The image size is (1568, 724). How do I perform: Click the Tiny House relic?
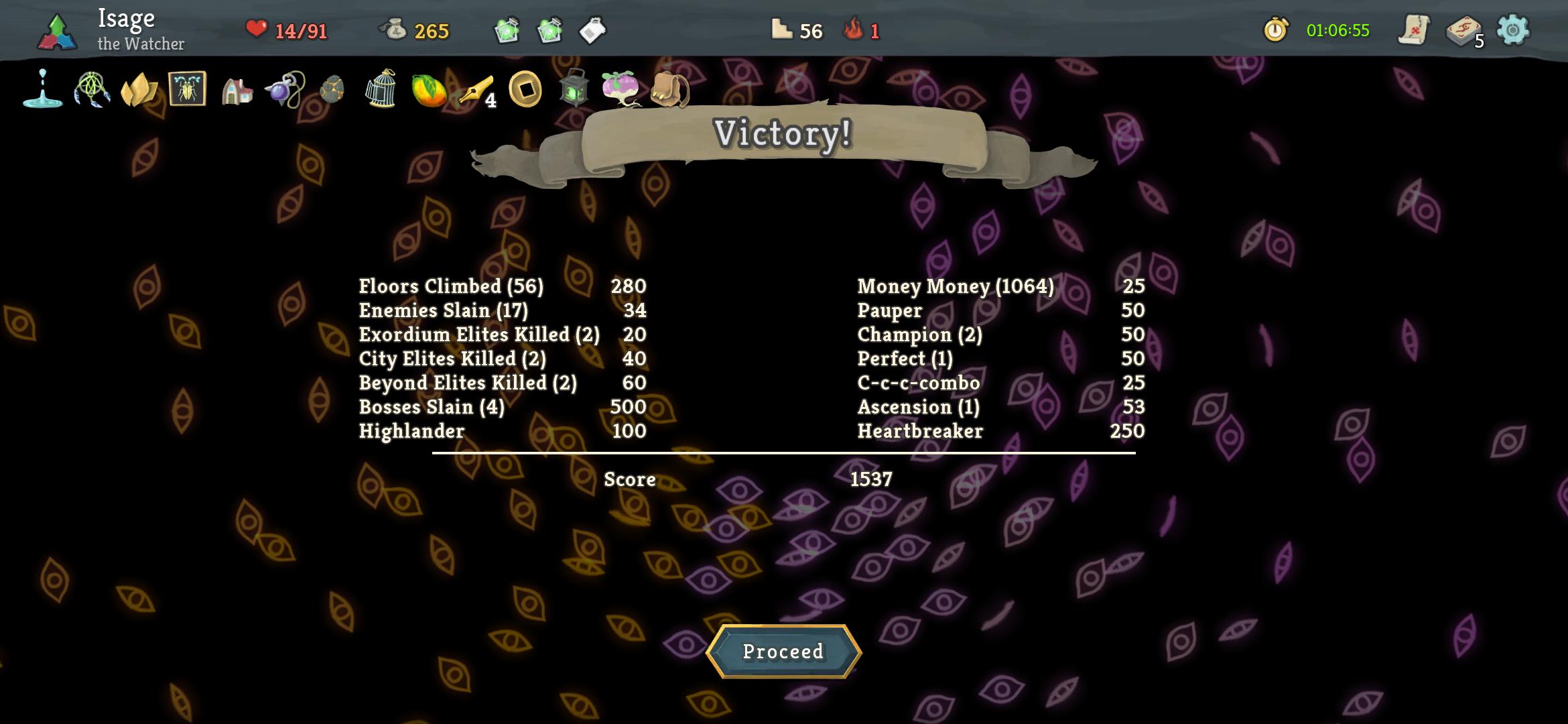pos(236,90)
